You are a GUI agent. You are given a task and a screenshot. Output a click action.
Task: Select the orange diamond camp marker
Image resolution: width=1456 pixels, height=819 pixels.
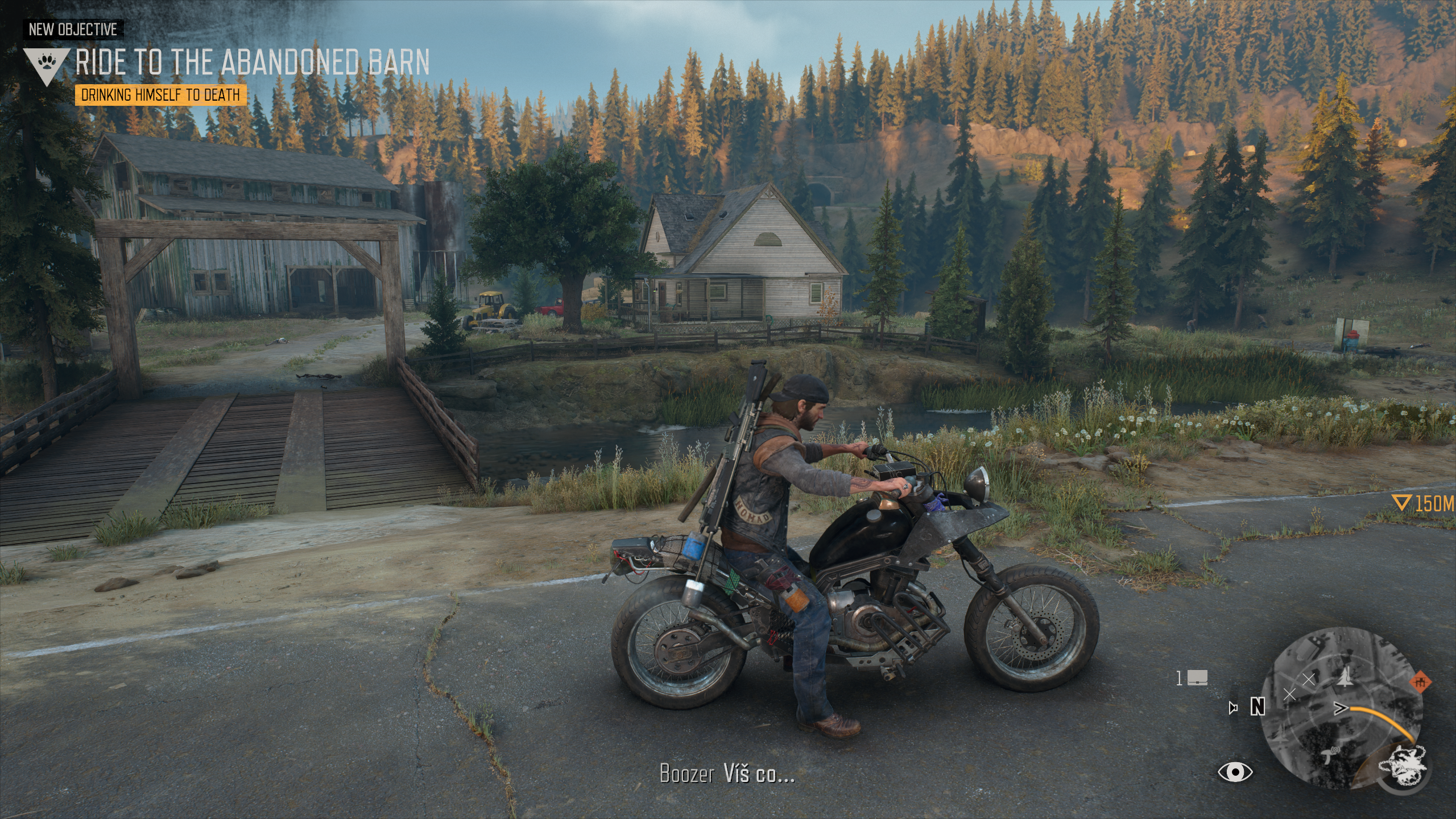point(1420,681)
